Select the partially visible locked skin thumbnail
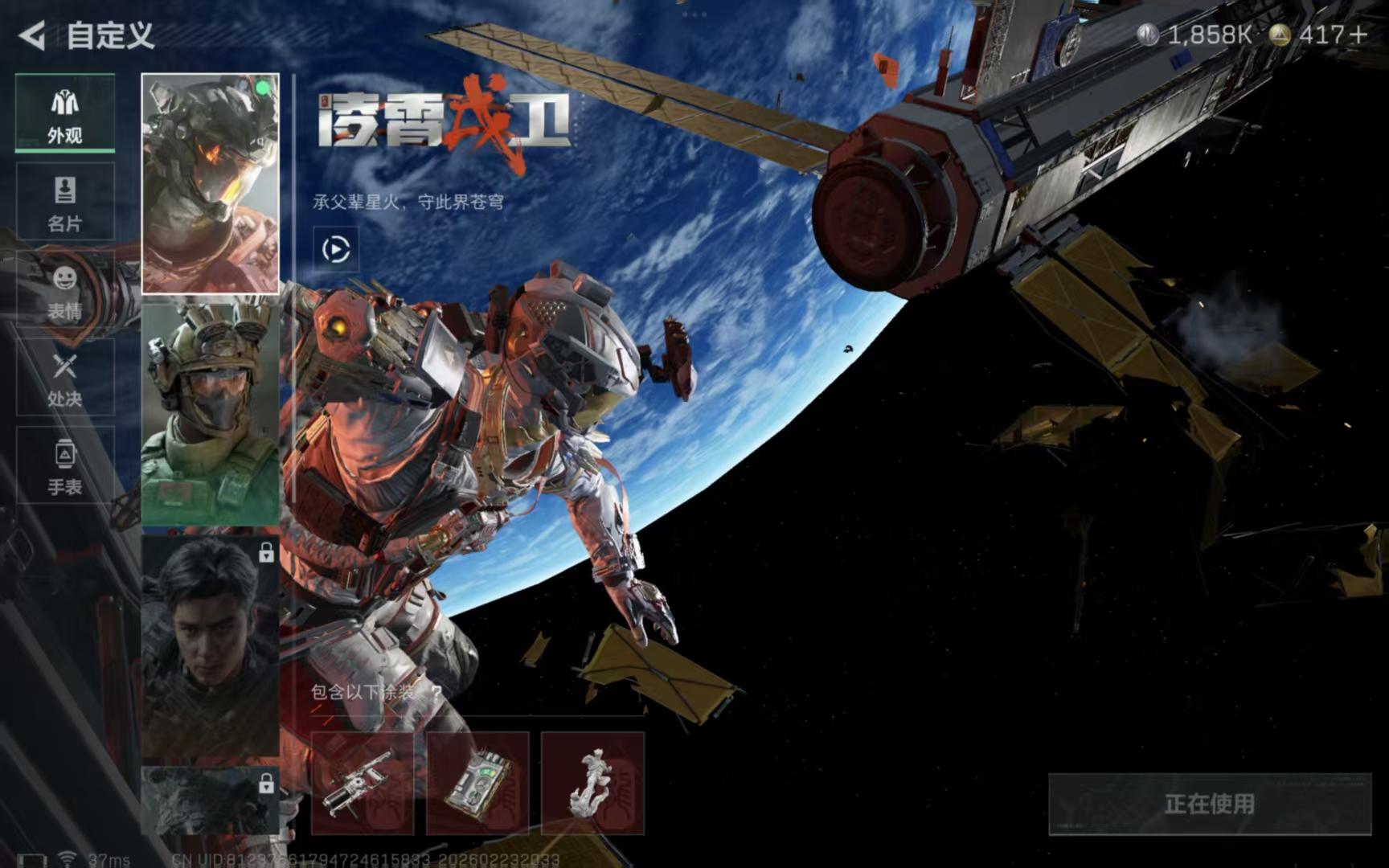The image size is (1389, 868). click(211, 800)
